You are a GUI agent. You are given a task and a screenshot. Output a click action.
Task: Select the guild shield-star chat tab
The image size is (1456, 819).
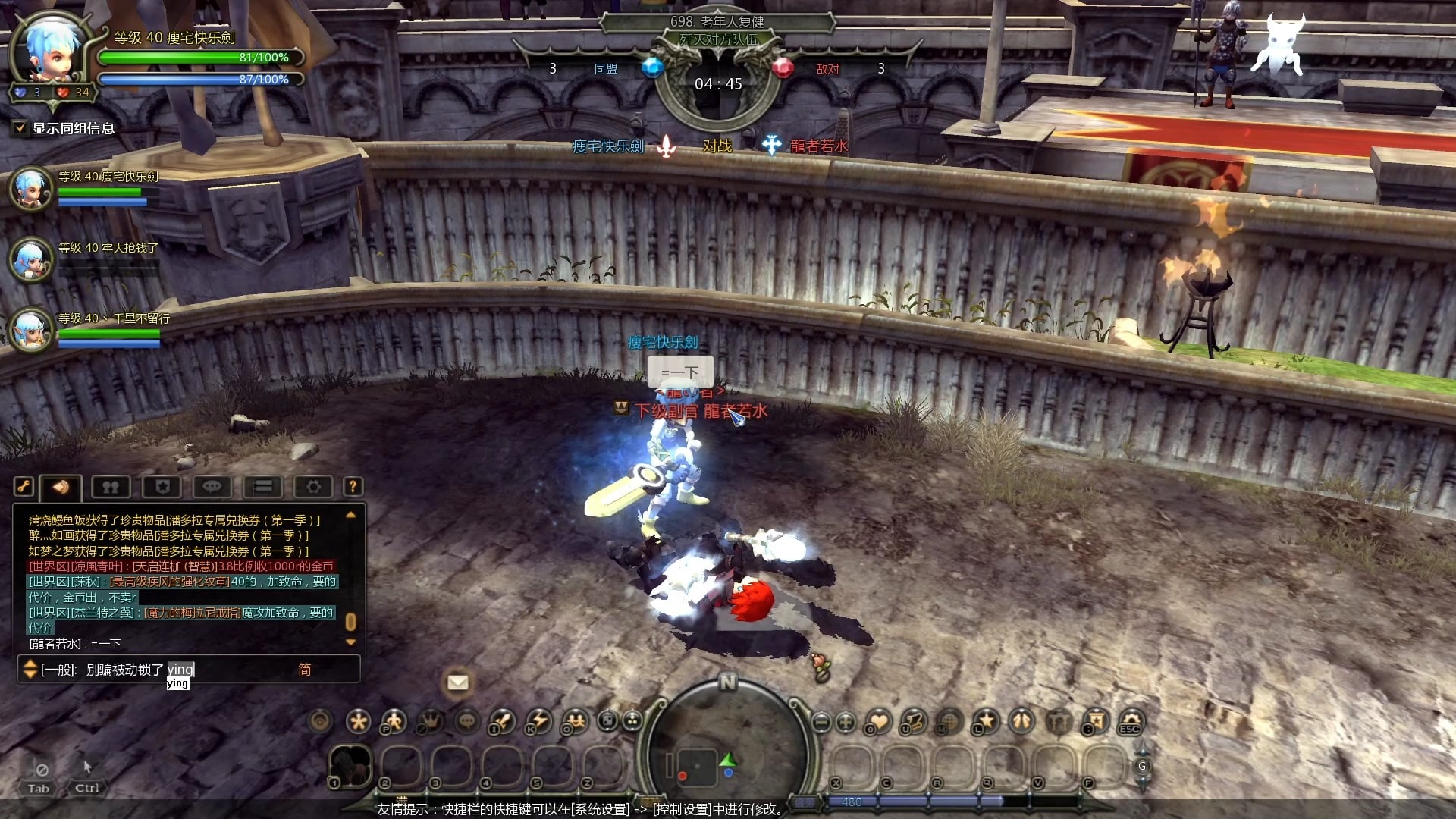coord(162,487)
